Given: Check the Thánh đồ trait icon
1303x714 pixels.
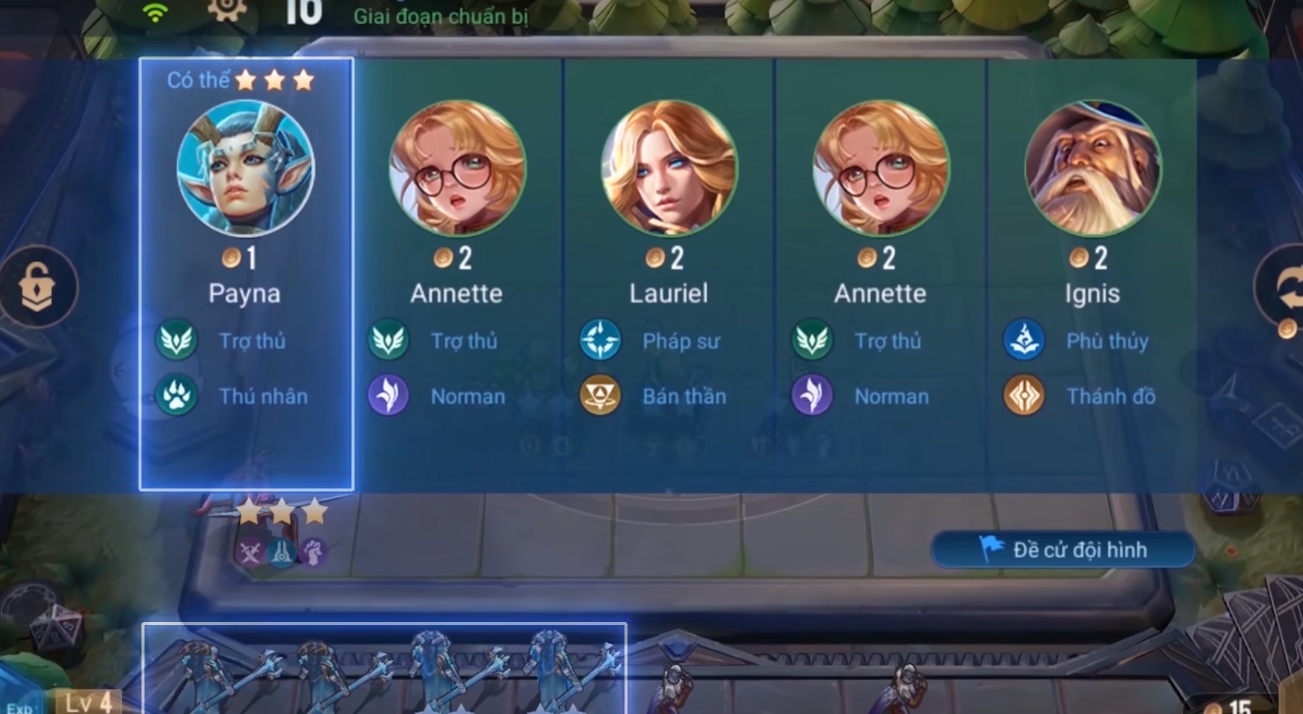Looking at the screenshot, I should (x=1024, y=396).
